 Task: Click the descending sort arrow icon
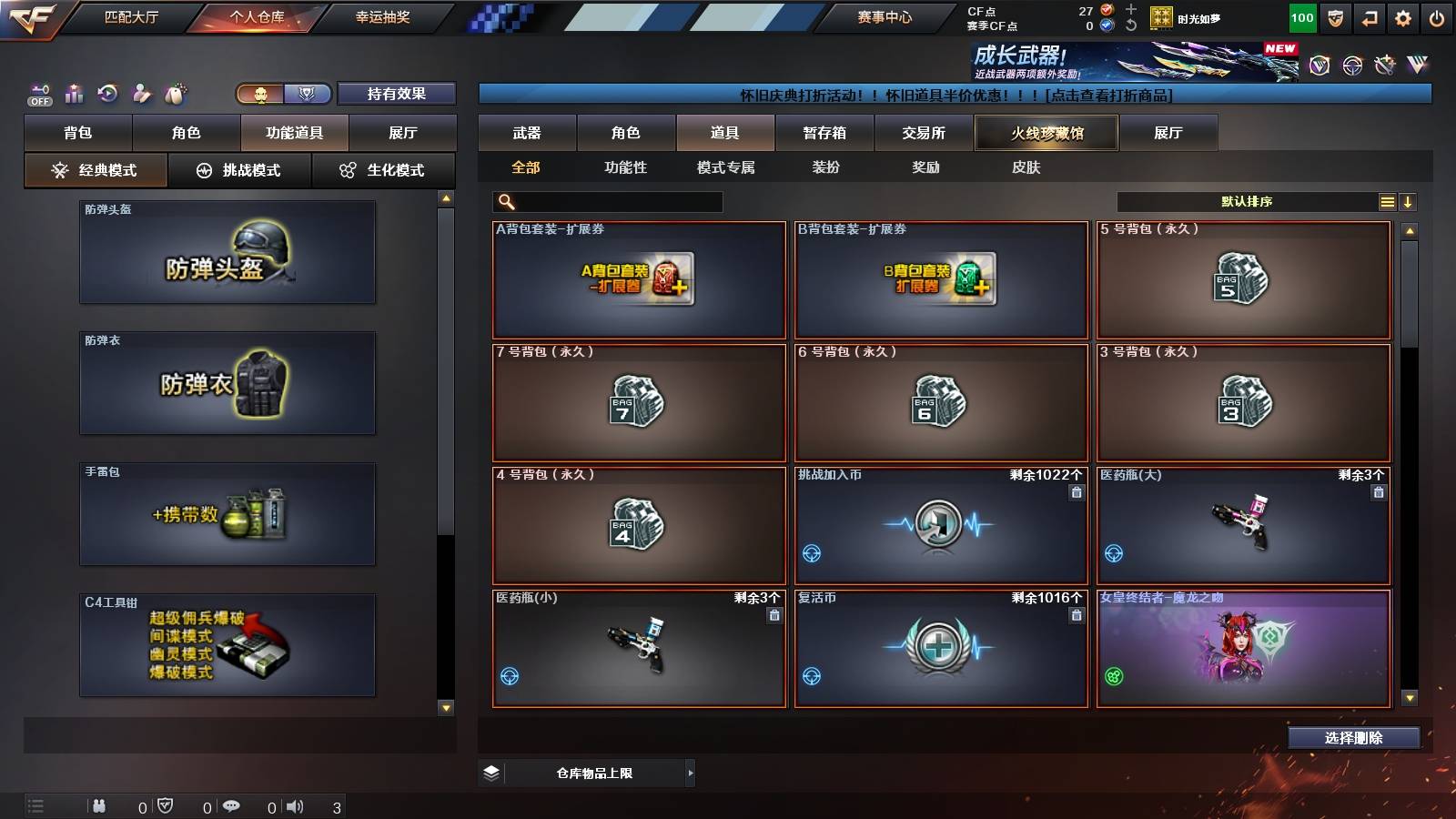1409,201
